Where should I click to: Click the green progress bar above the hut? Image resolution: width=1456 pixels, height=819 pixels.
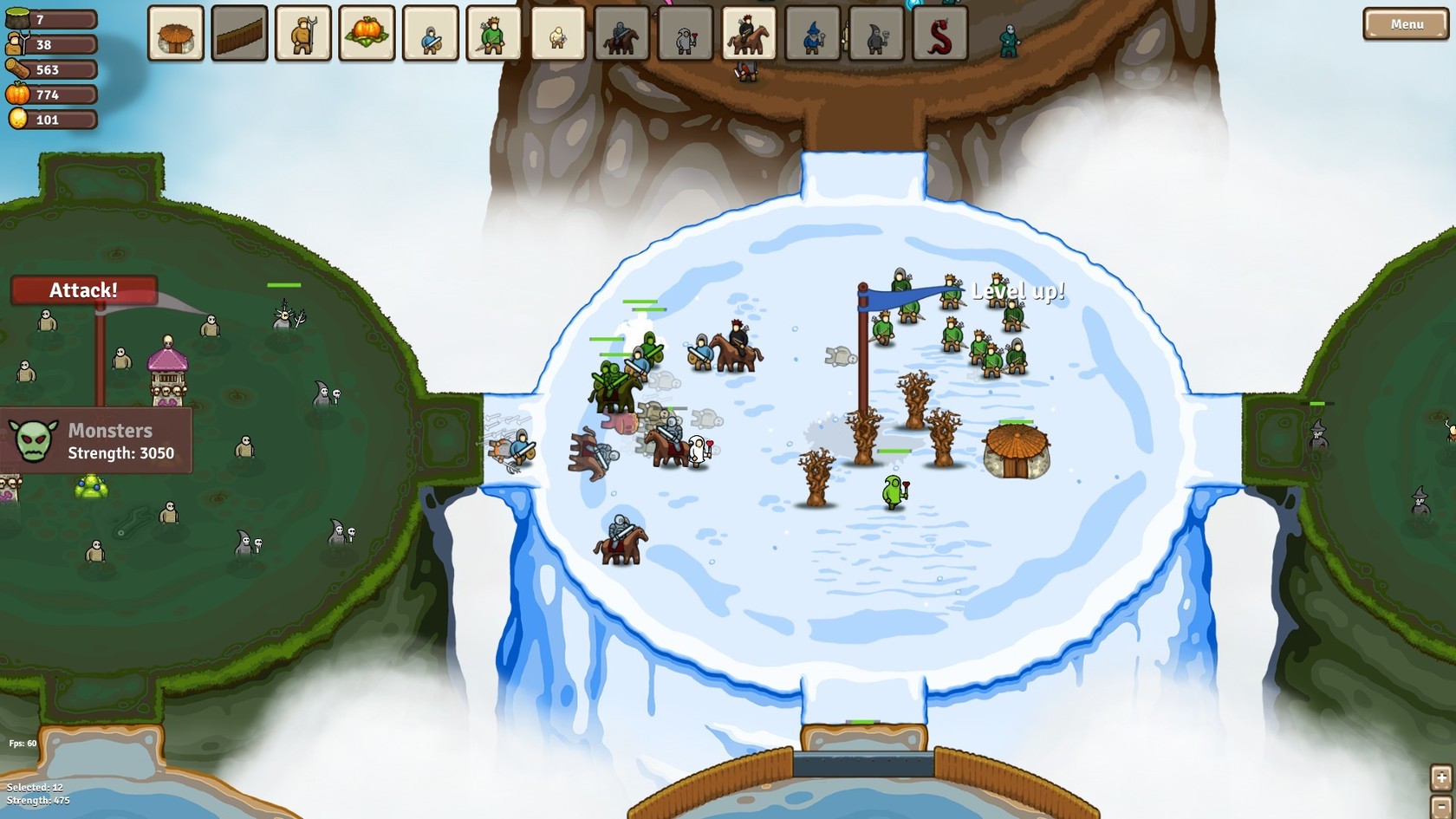click(1016, 422)
